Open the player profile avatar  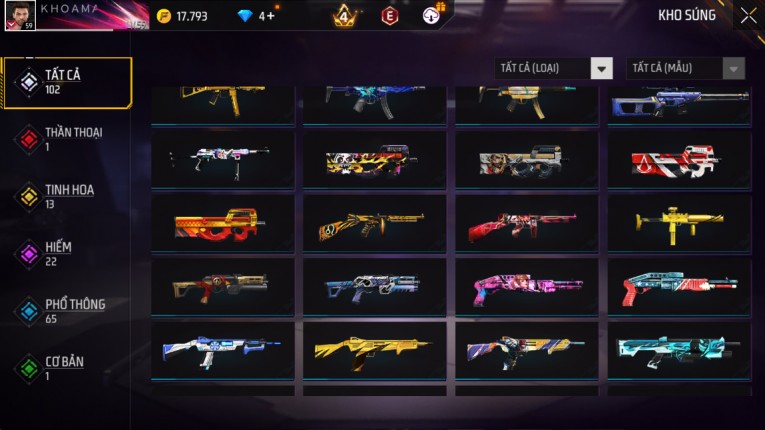click(x=19, y=15)
